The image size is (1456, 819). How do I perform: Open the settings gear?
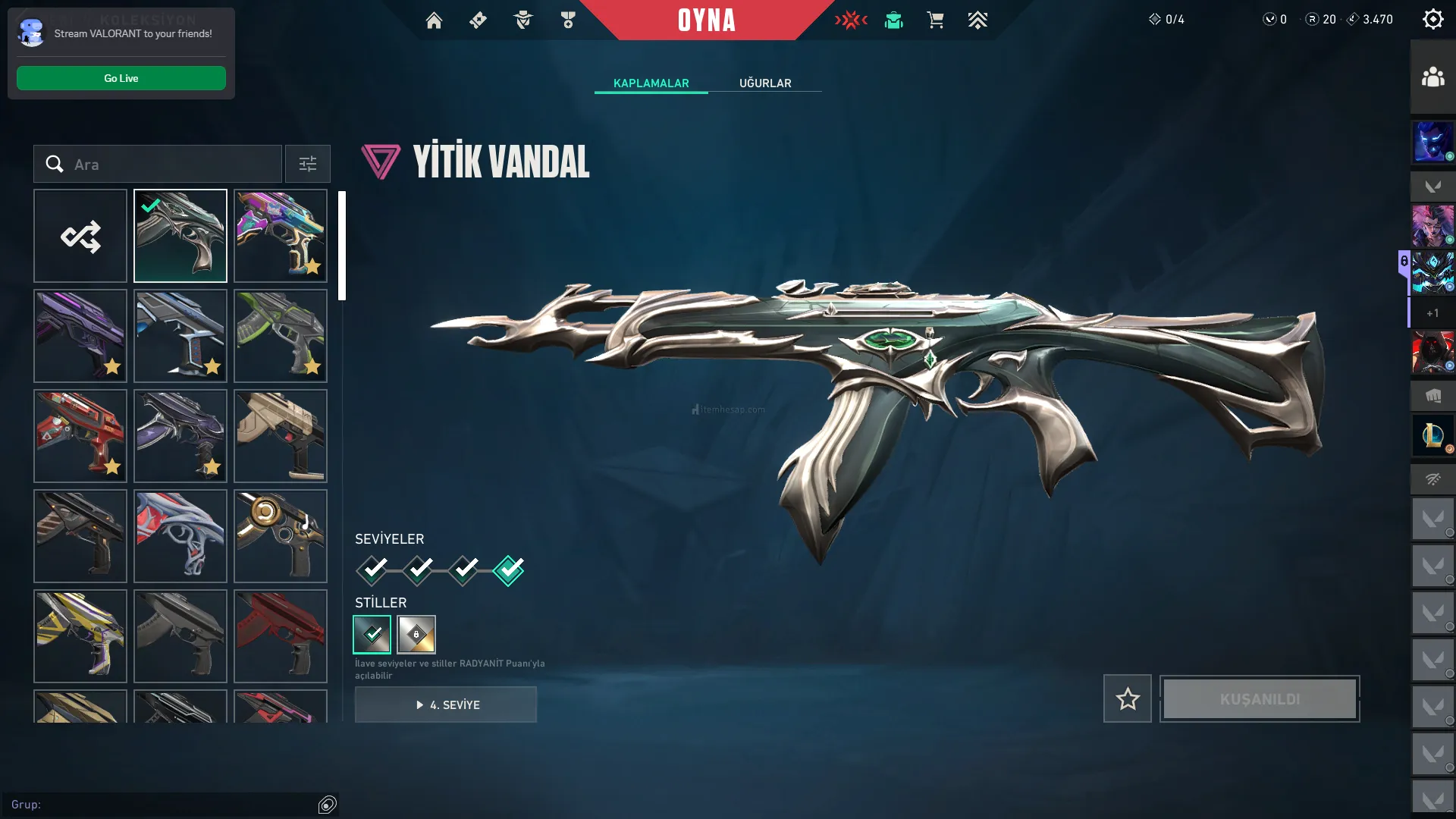pyautogui.click(x=1432, y=20)
